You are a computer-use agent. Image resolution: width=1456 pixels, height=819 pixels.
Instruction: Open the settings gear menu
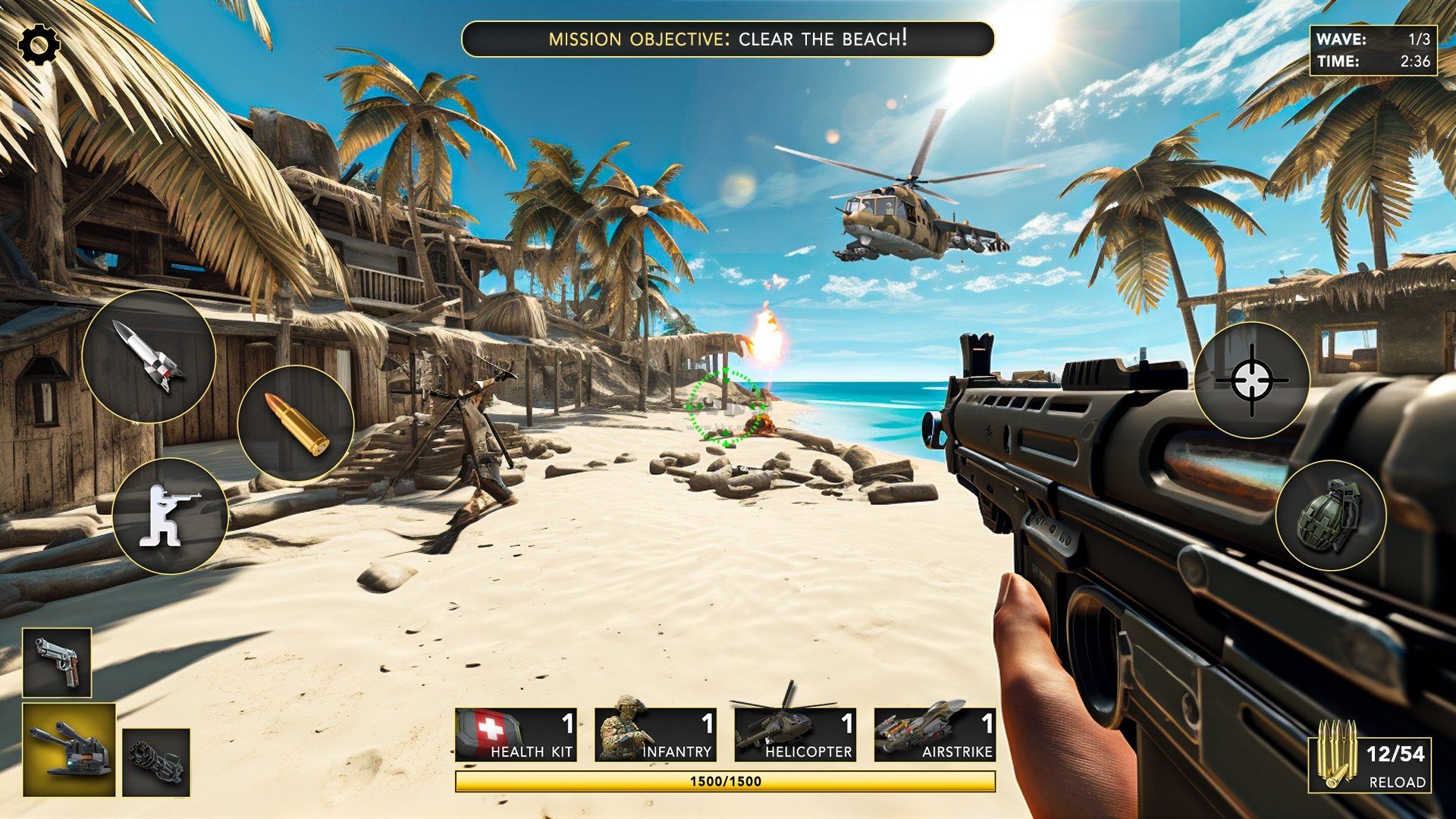point(39,45)
